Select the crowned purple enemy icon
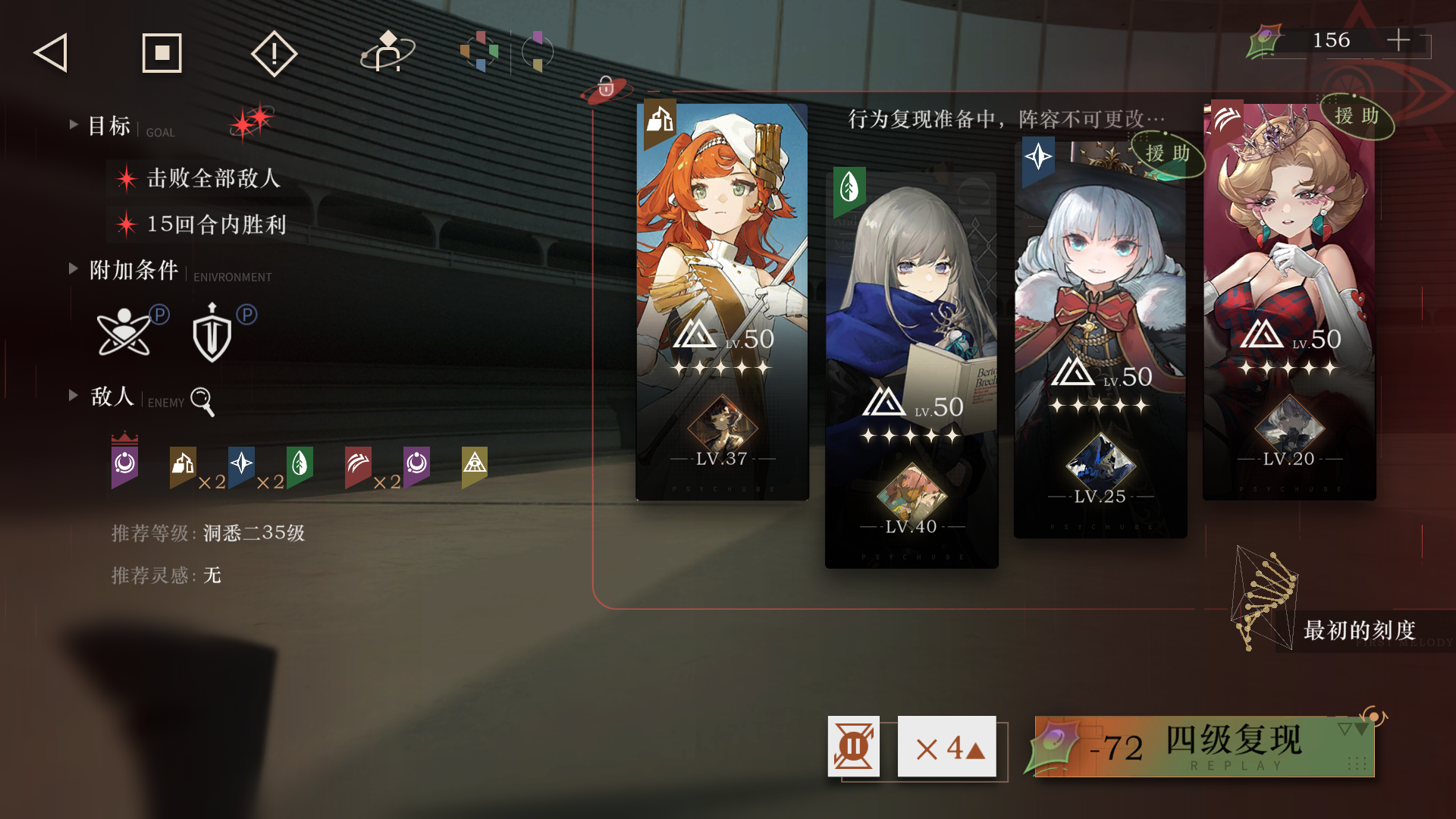 (x=124, y=464)
